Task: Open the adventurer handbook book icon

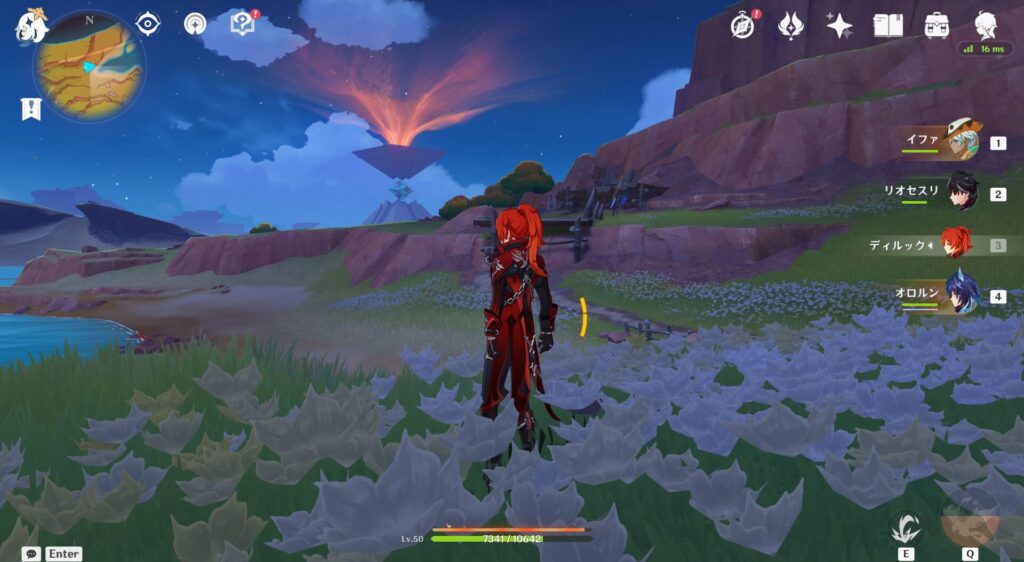Action: [x=888, y=25]
